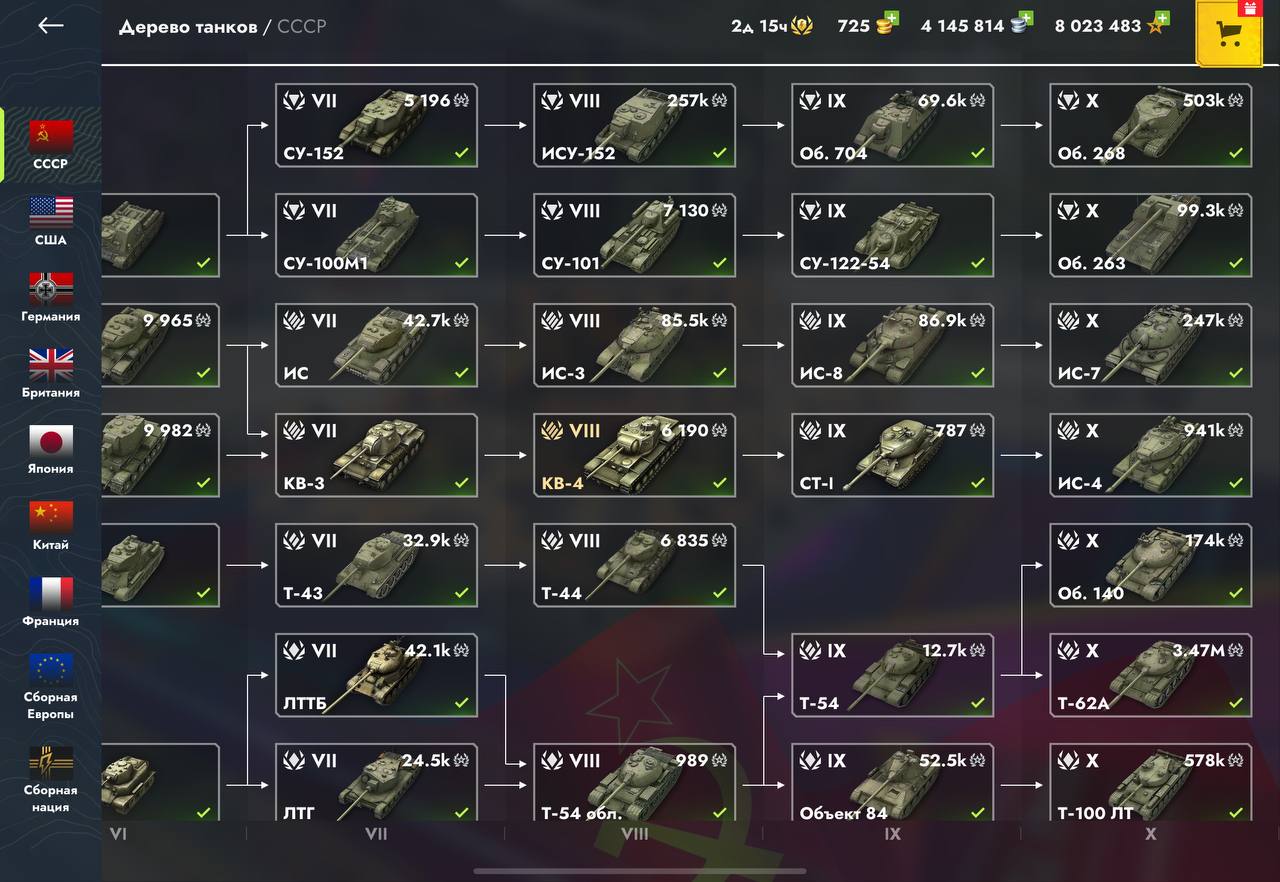
Task: Choose the Т-62А tank tile
Action: tap(1150, 675)
